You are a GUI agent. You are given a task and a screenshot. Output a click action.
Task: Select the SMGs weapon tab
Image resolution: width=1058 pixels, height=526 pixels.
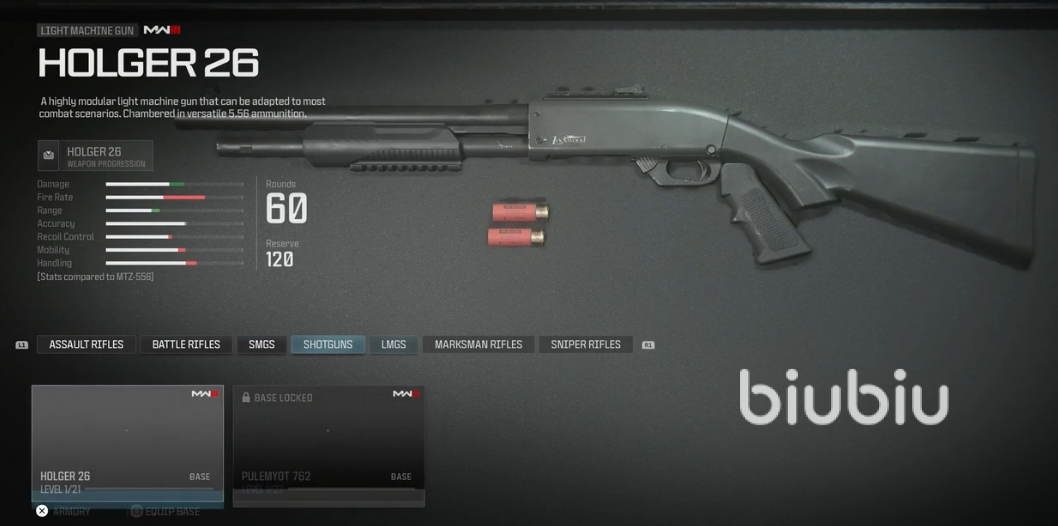pos(261,345)
